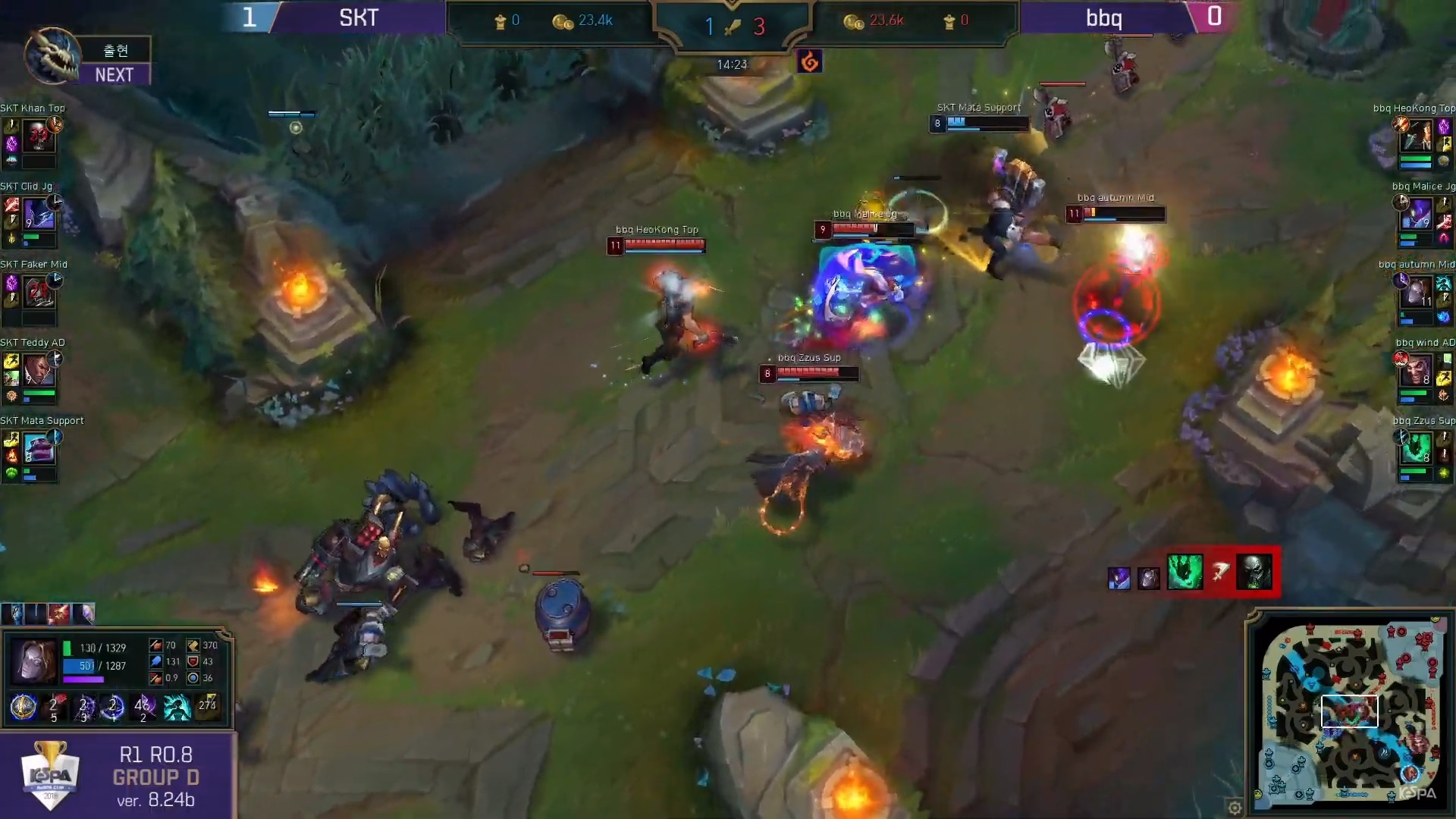
Task: Toggle Mata Support's ultimate ready indicator
Action: coord(56,436)
